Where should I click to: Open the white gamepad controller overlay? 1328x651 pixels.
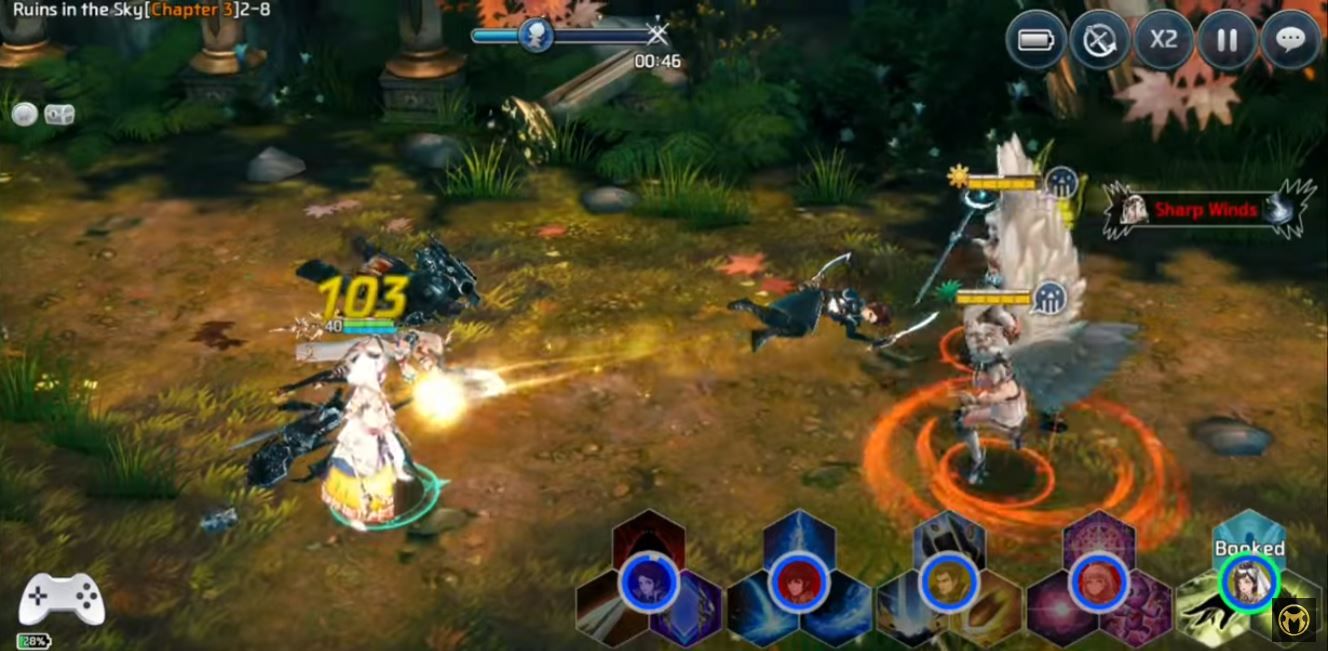click(x=61, y=599)
